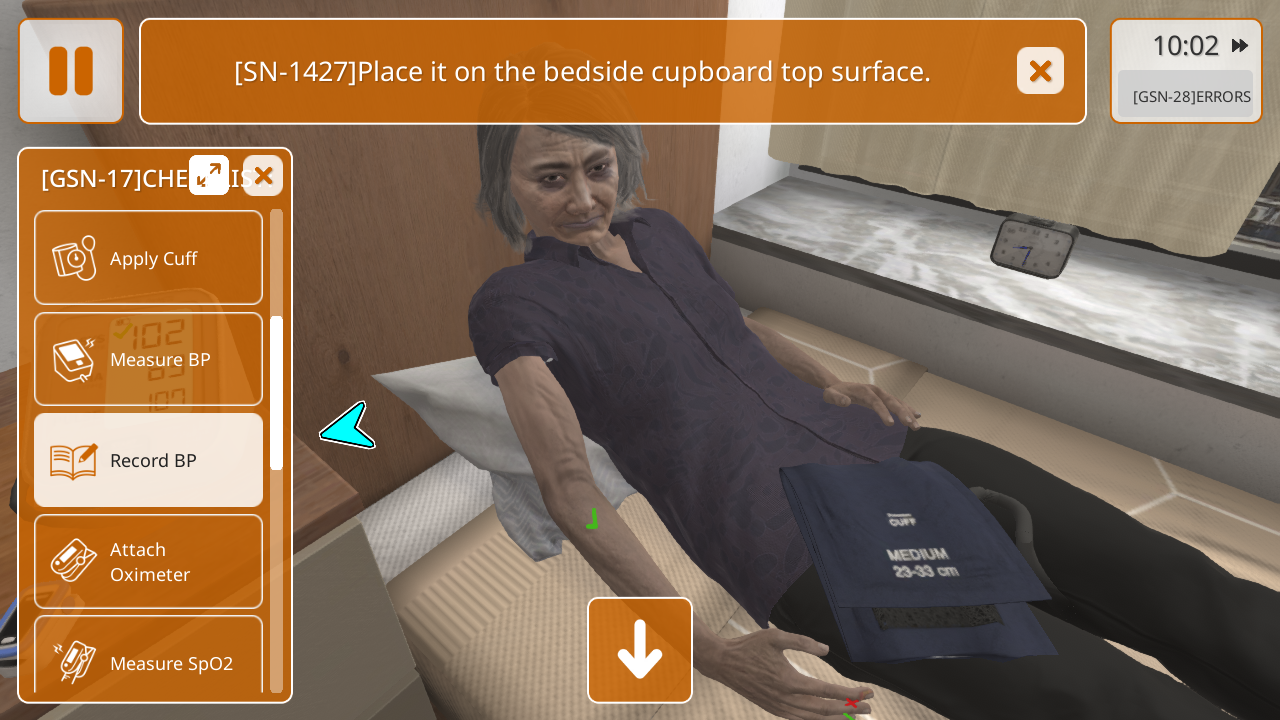Pause the simulation
This screenshot has width=1280, height=720.
[70, 71]
